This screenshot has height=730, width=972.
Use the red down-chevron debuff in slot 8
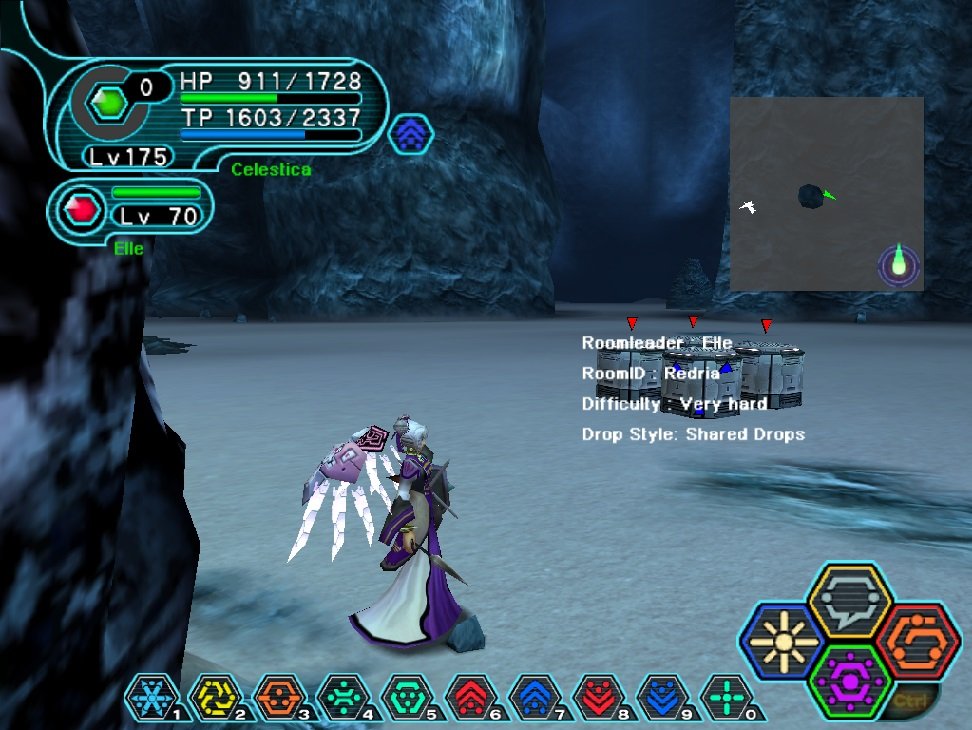pos(599,698)
